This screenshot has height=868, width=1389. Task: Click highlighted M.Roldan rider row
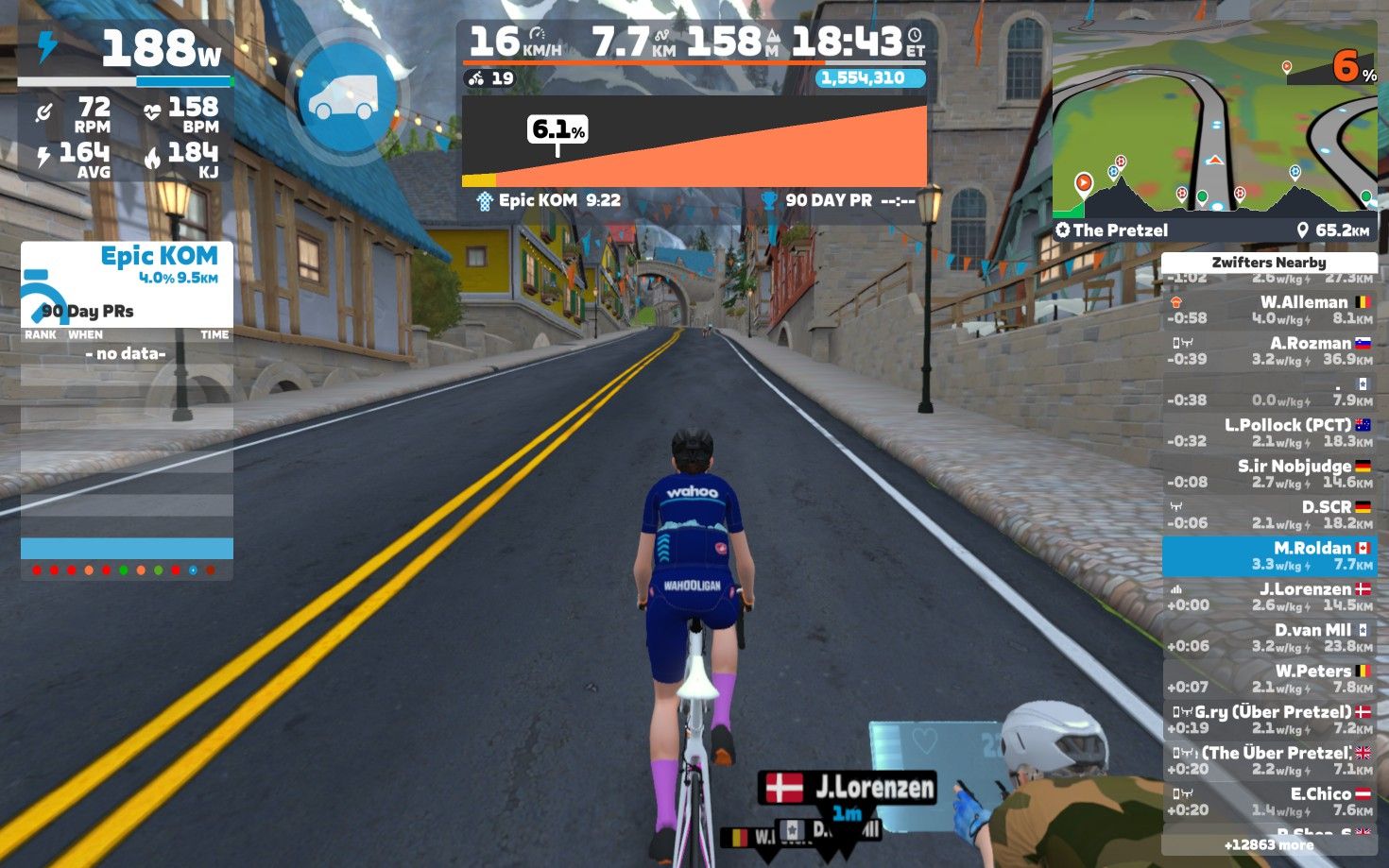tap(1269, 556)
